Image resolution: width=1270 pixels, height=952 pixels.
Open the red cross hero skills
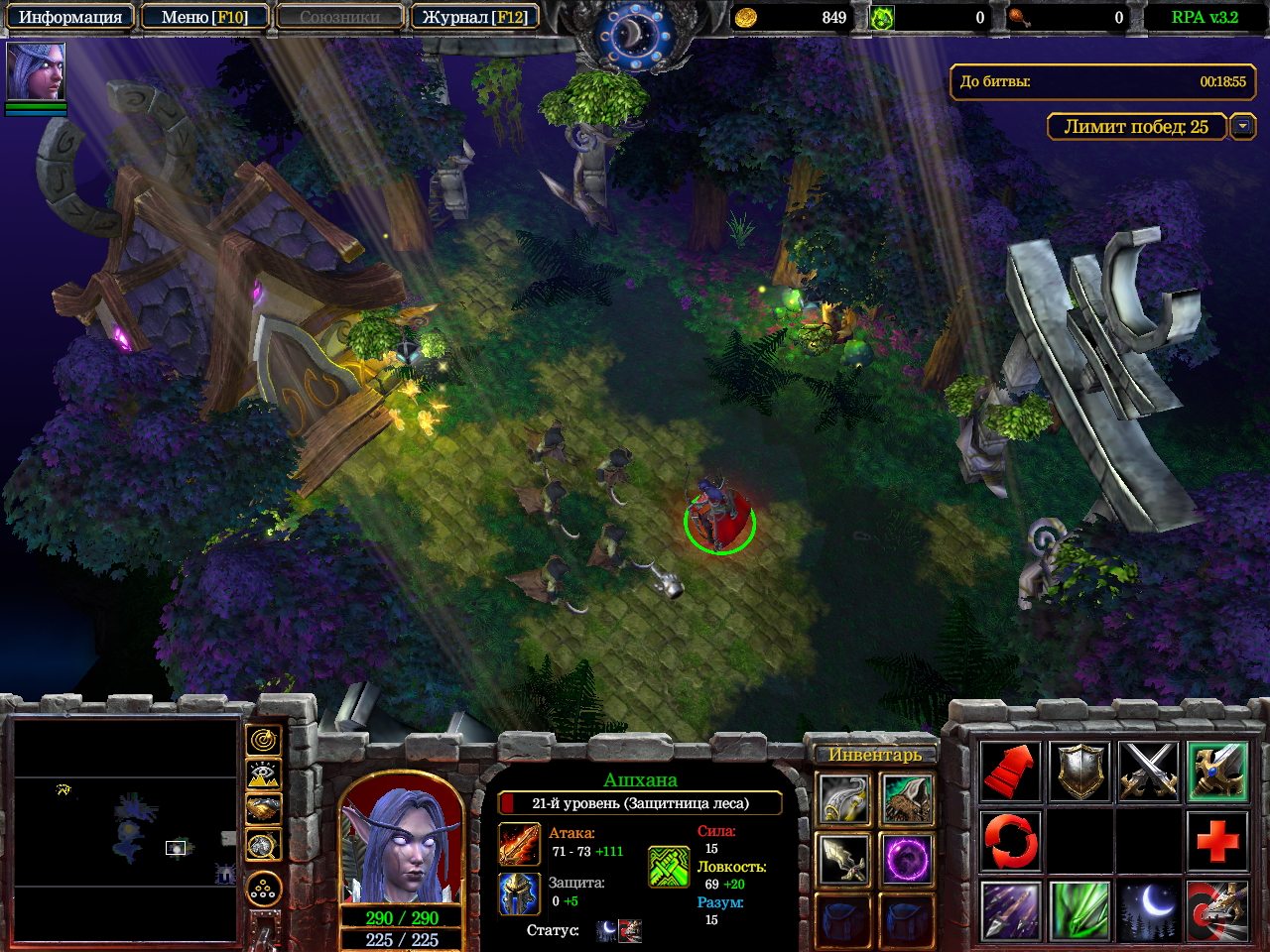click(x=1217, y=840)
